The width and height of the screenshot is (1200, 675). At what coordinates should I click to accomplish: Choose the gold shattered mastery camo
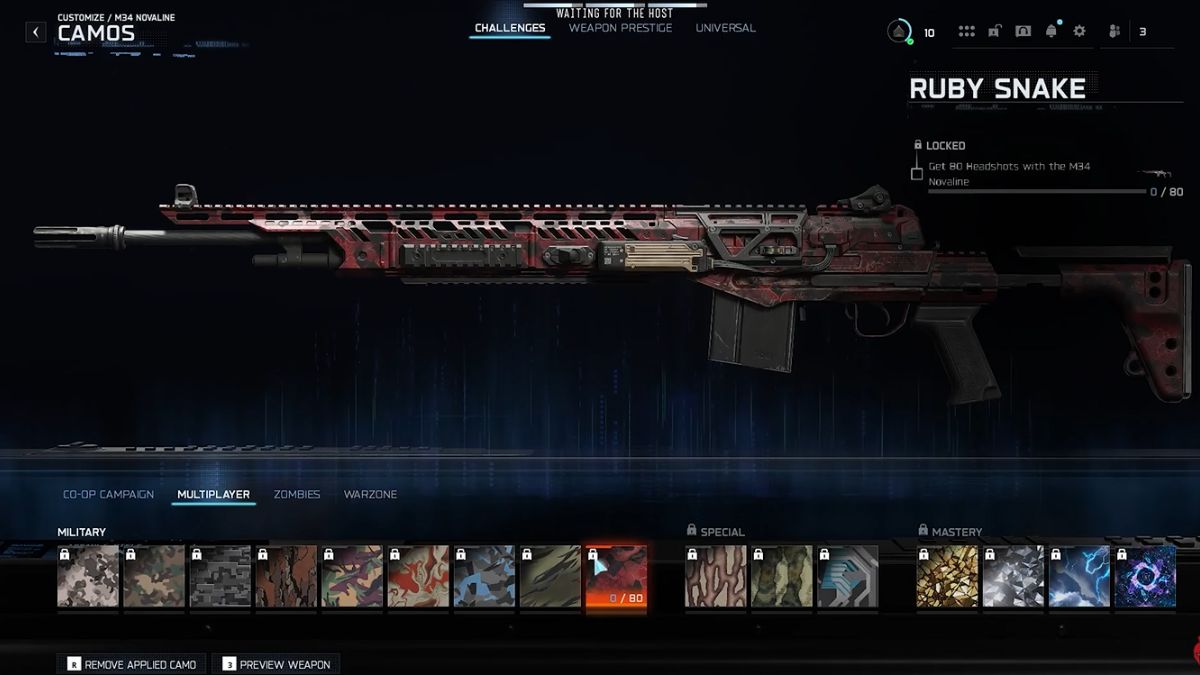pos(947,576)
